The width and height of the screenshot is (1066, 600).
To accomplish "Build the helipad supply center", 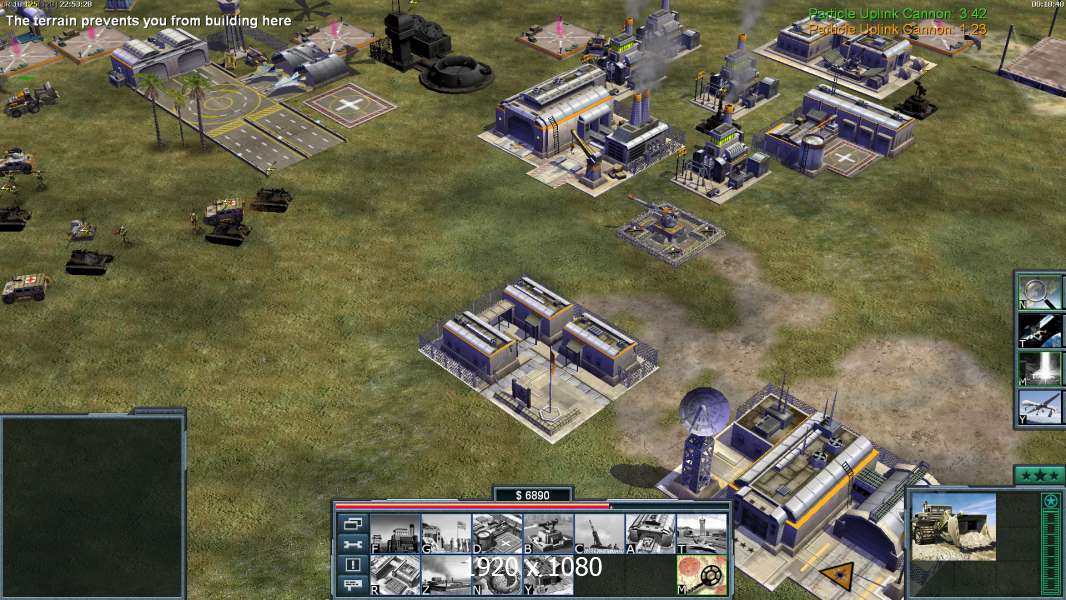I will pyautogui.click(x=497, y=534).
